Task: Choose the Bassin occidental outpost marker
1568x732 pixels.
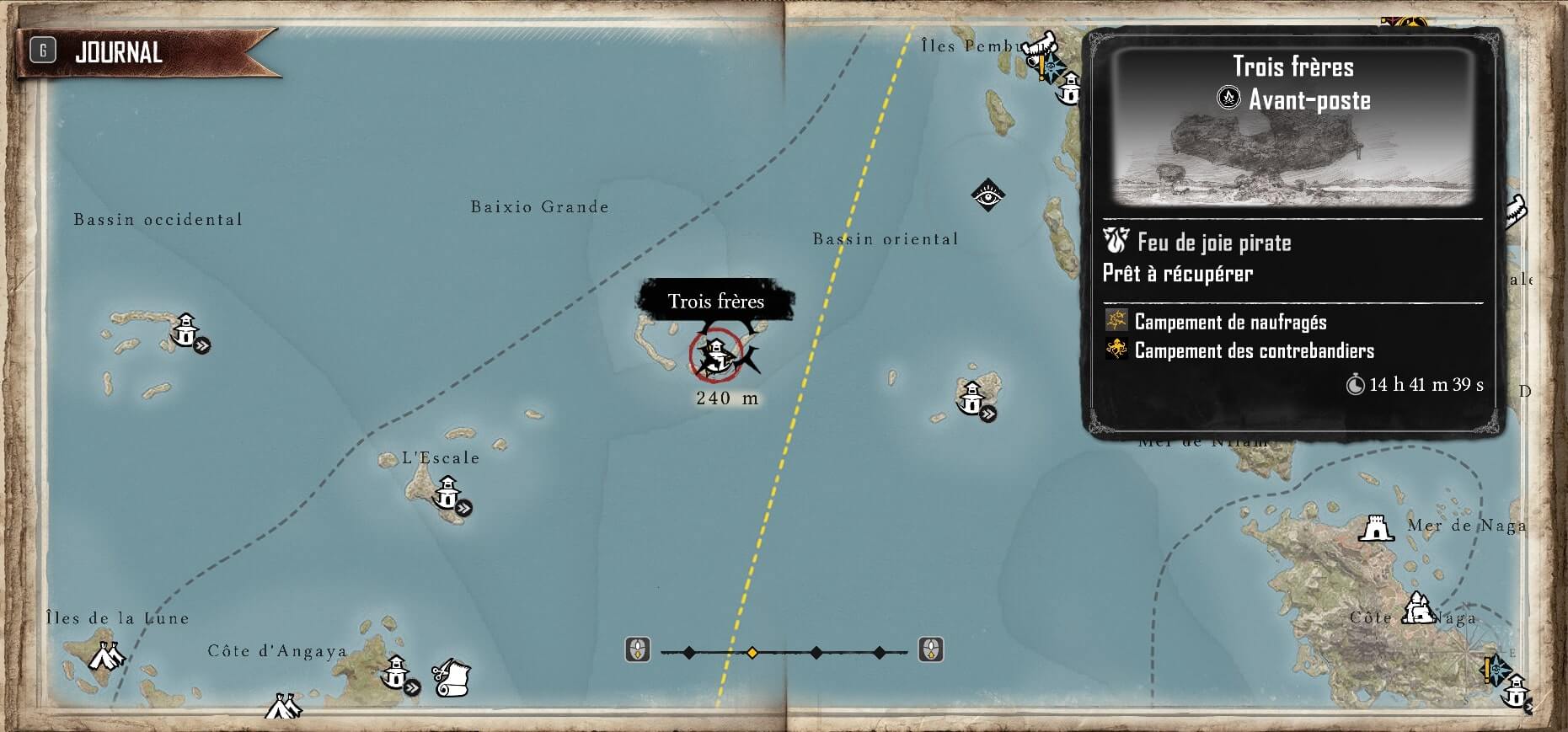Action: point(185,329)
